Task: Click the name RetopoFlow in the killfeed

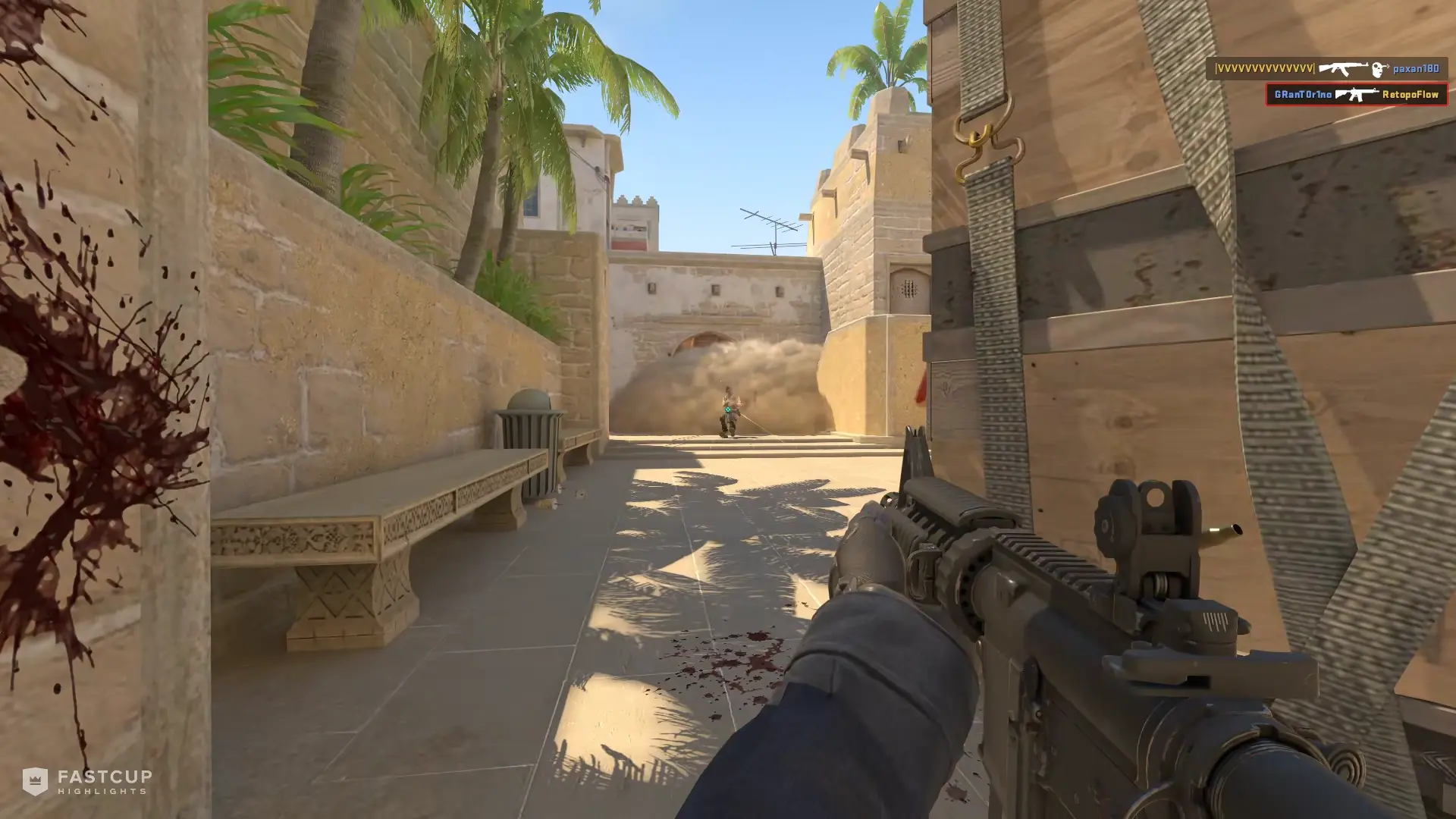Action: tap(1412, 95)
